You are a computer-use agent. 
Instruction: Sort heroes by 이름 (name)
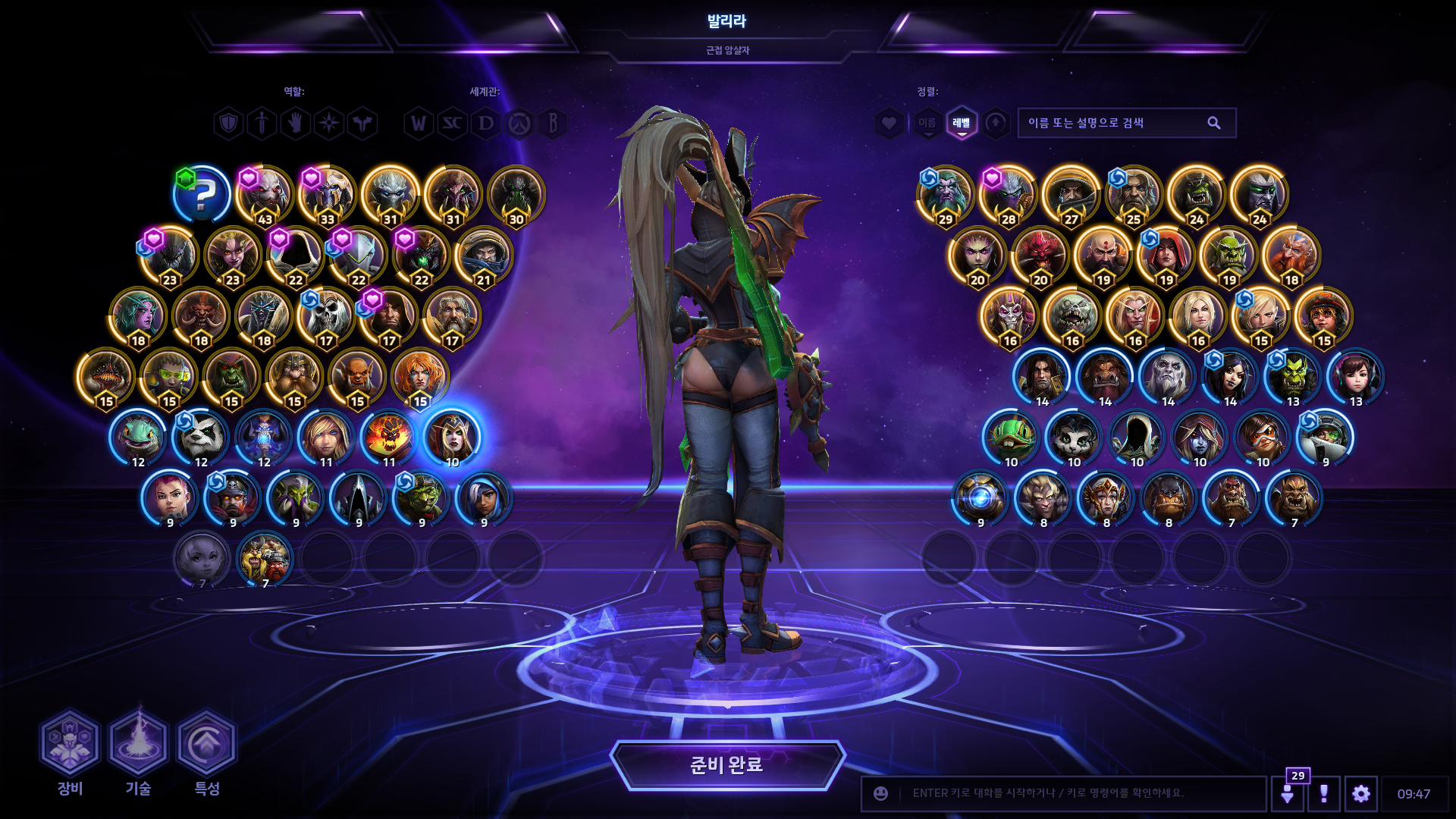point(927,123)
